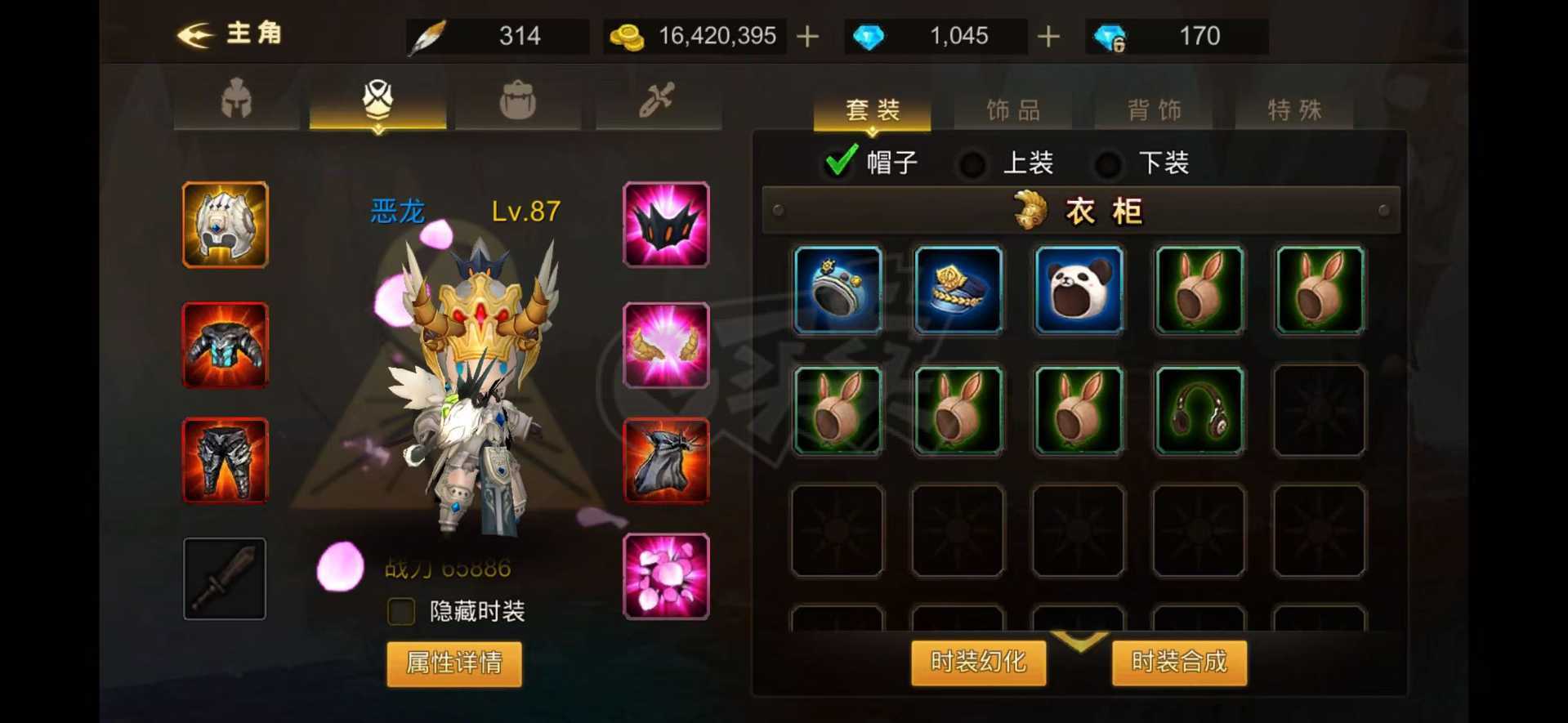The width and height of the screenshot is (1568, 723).
Task: Open the helmet equipment tab icon
Action: coord(235,98)
